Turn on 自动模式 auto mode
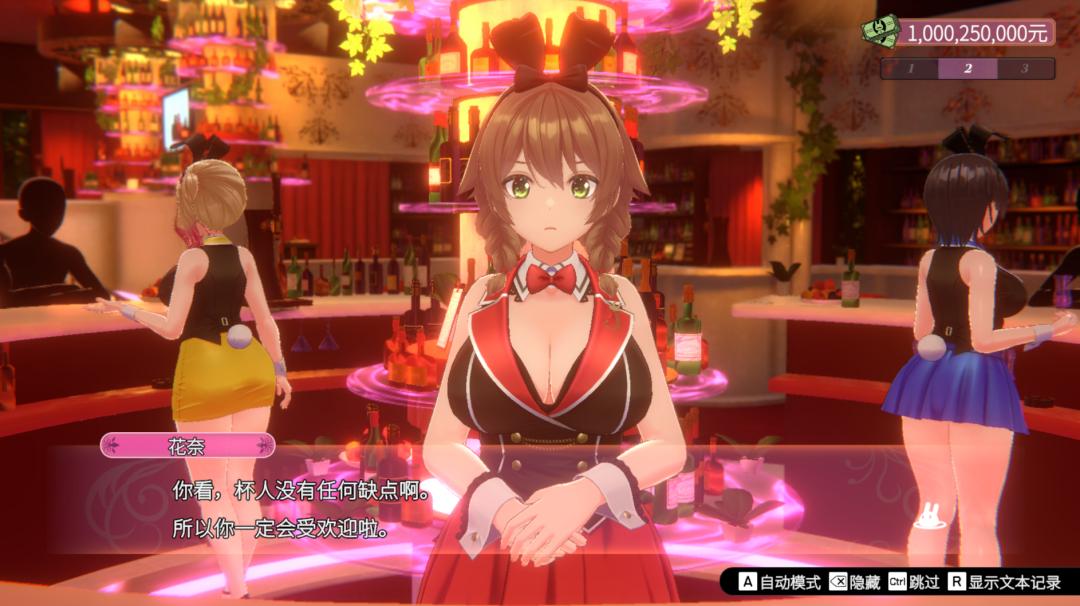This screenshot has height=606, width=1080. [779, 582]
